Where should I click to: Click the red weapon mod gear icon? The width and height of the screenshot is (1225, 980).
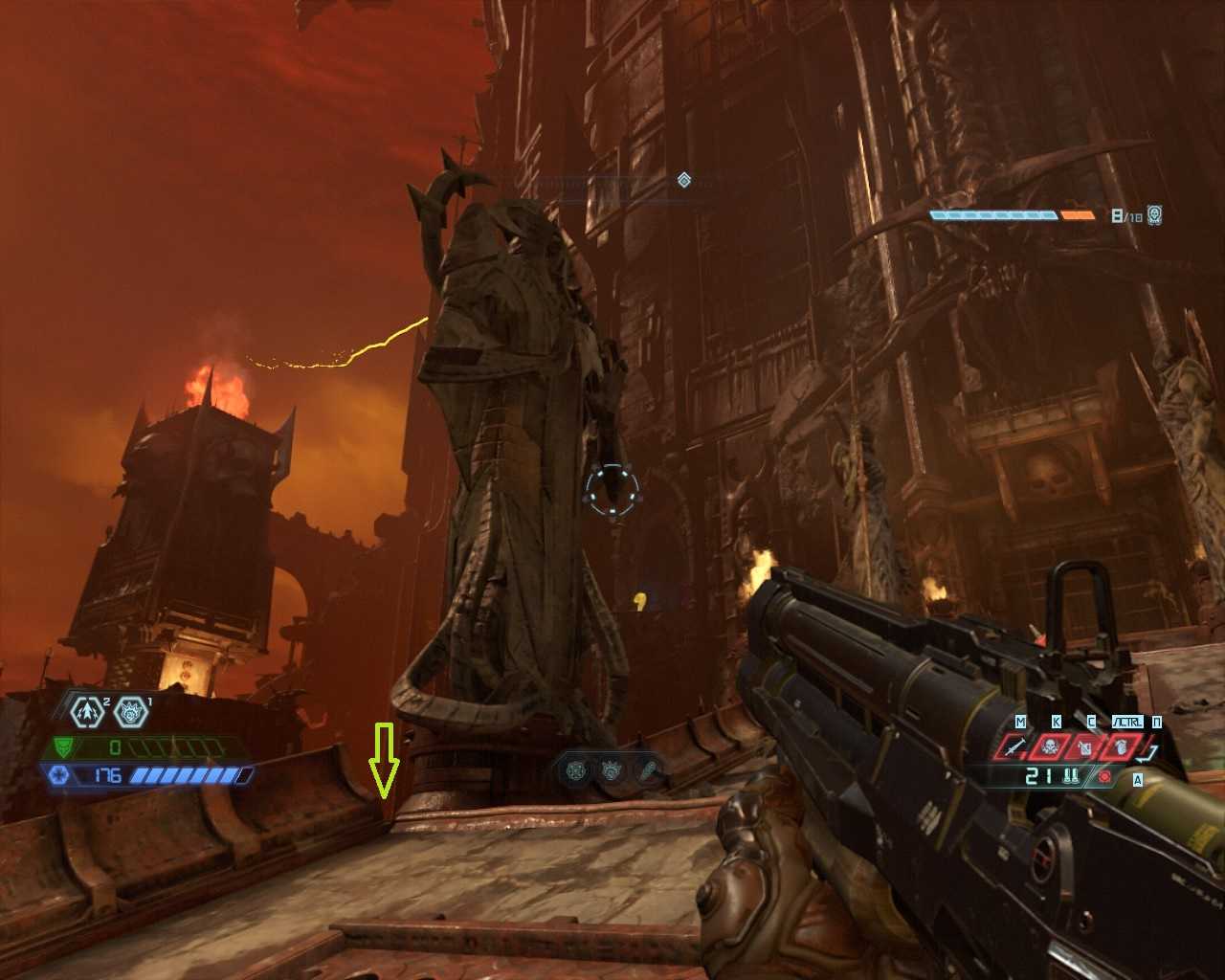click(x=1105, y=776)
